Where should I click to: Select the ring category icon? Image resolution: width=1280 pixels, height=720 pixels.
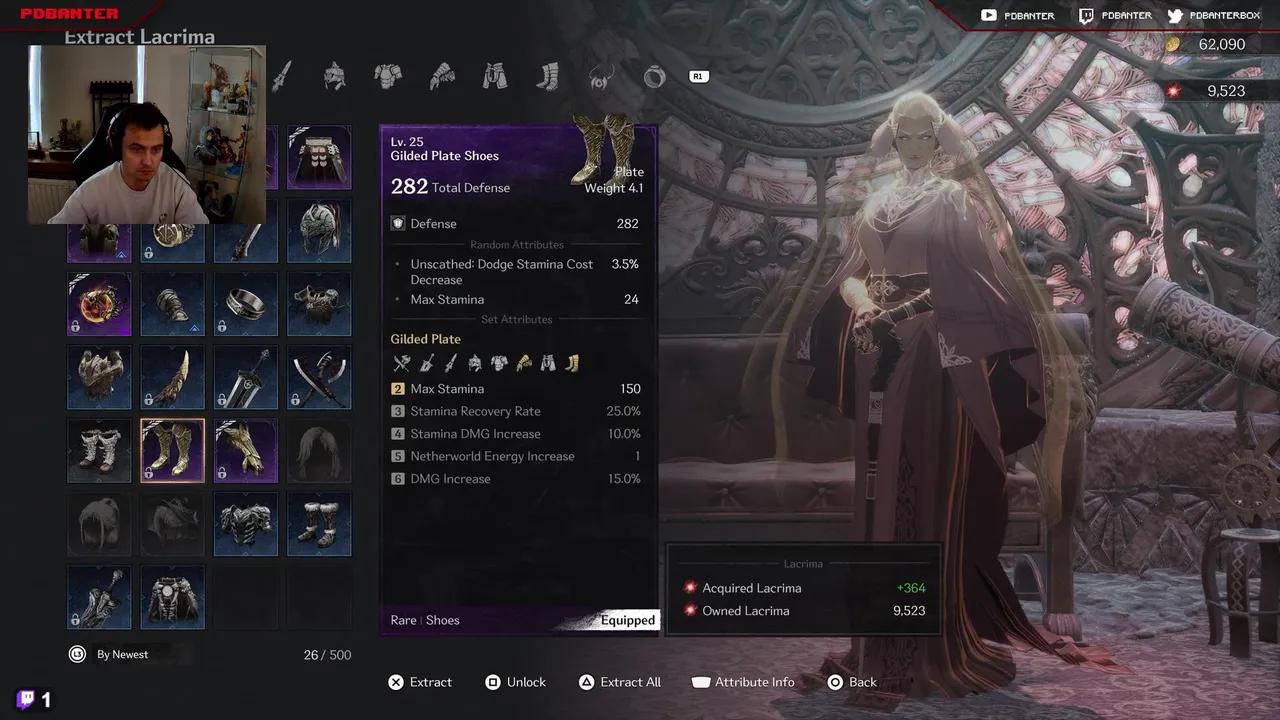pyautogui.click(x=654, y=75)
